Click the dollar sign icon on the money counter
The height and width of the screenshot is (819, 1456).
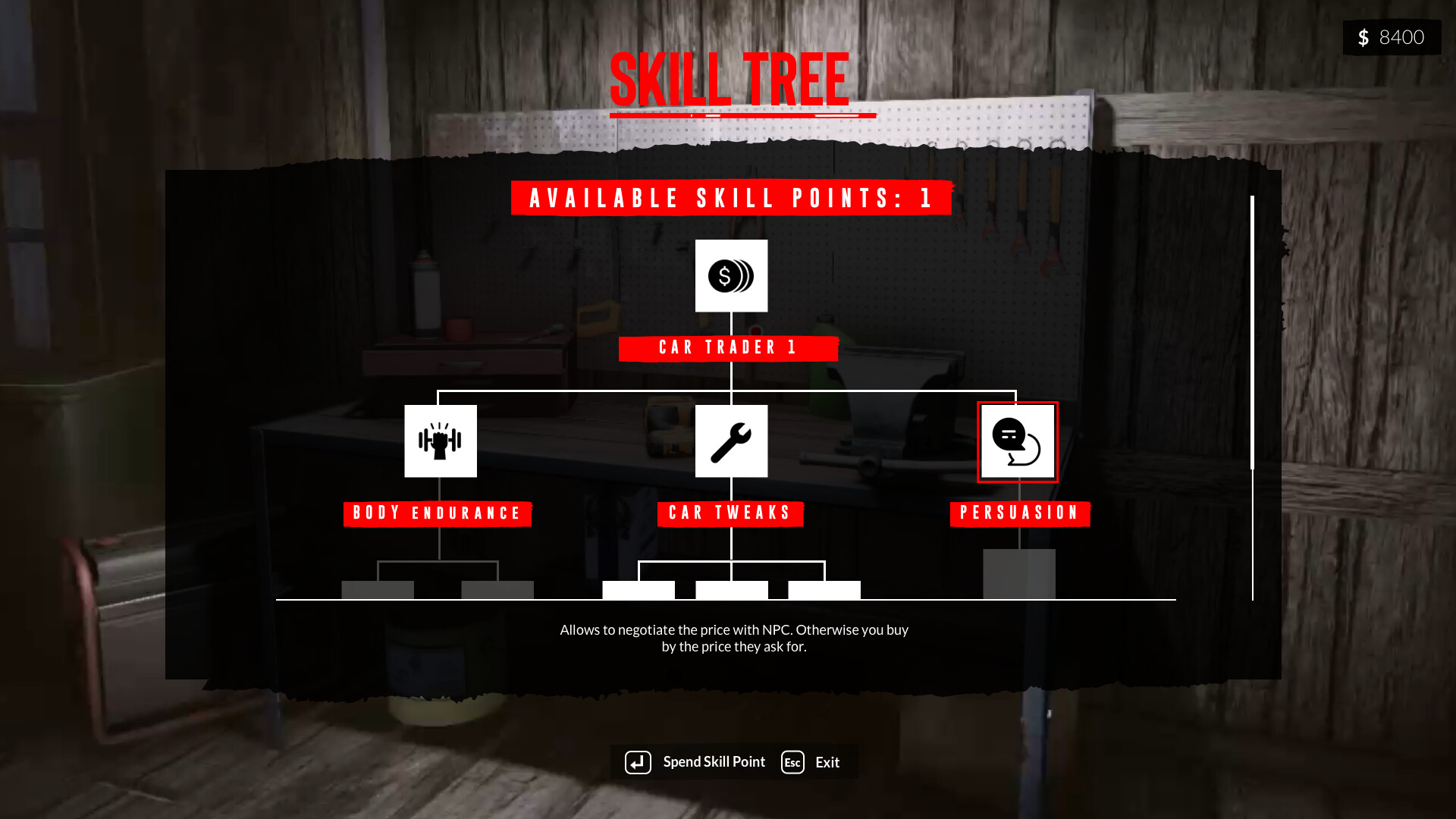1363,36
